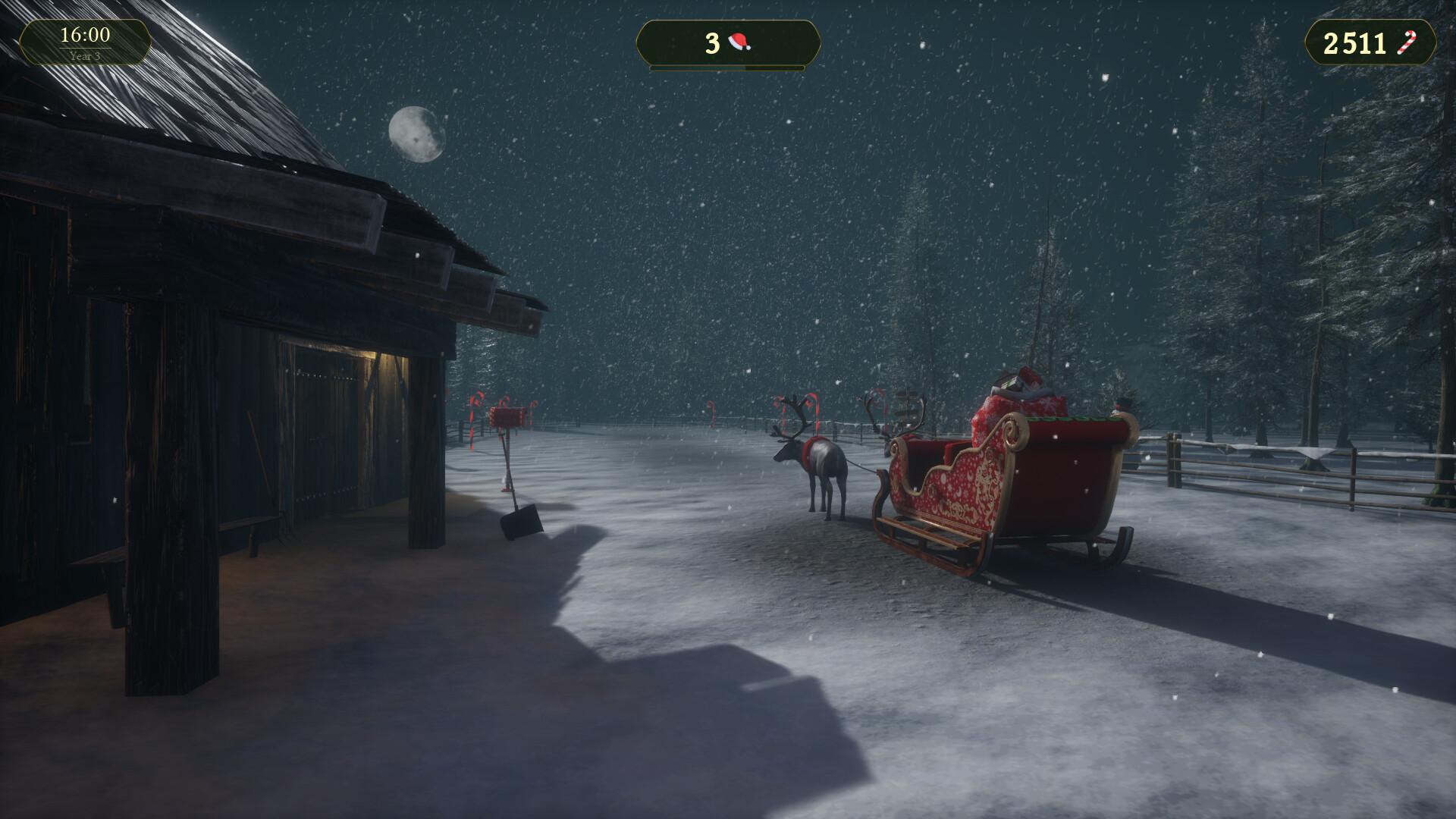
Task: Open the 16:00 clock panel
Action: (83, 34)
